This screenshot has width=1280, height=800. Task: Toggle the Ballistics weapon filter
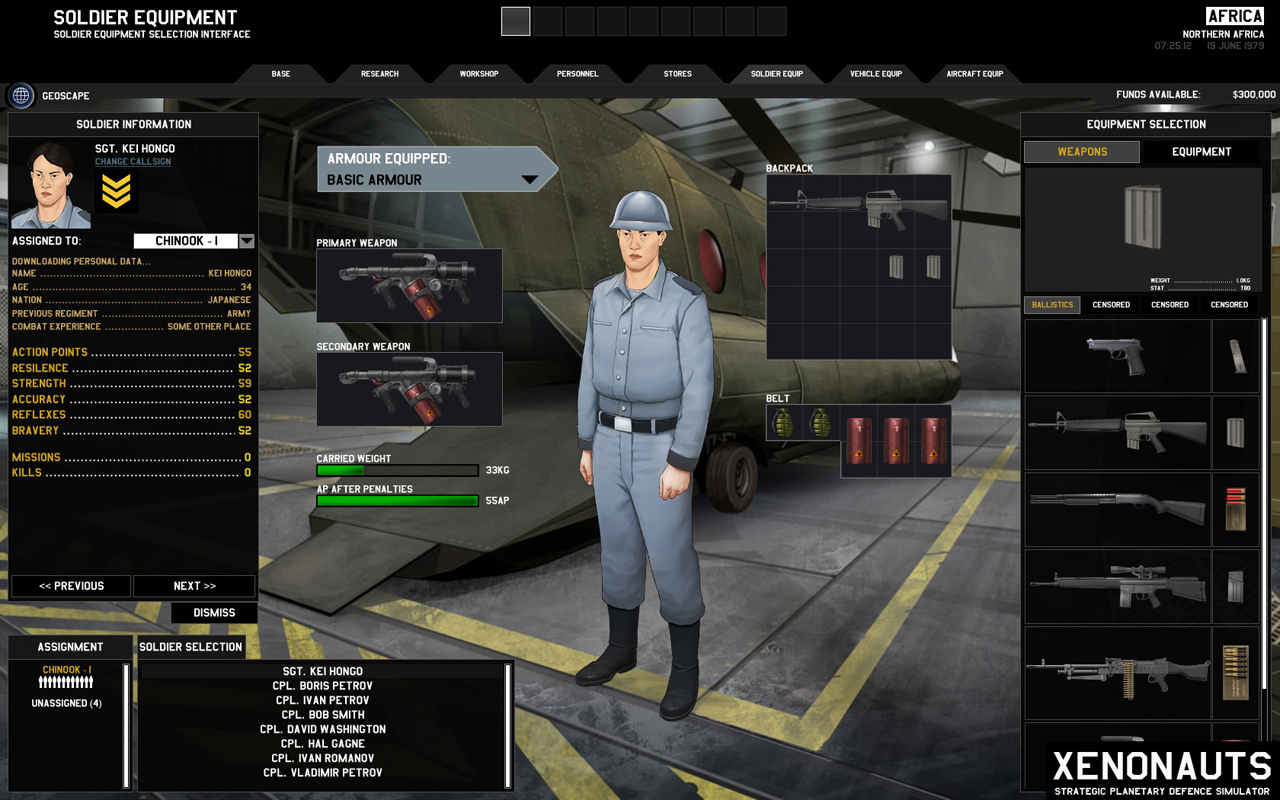[x=1052, y=304]
